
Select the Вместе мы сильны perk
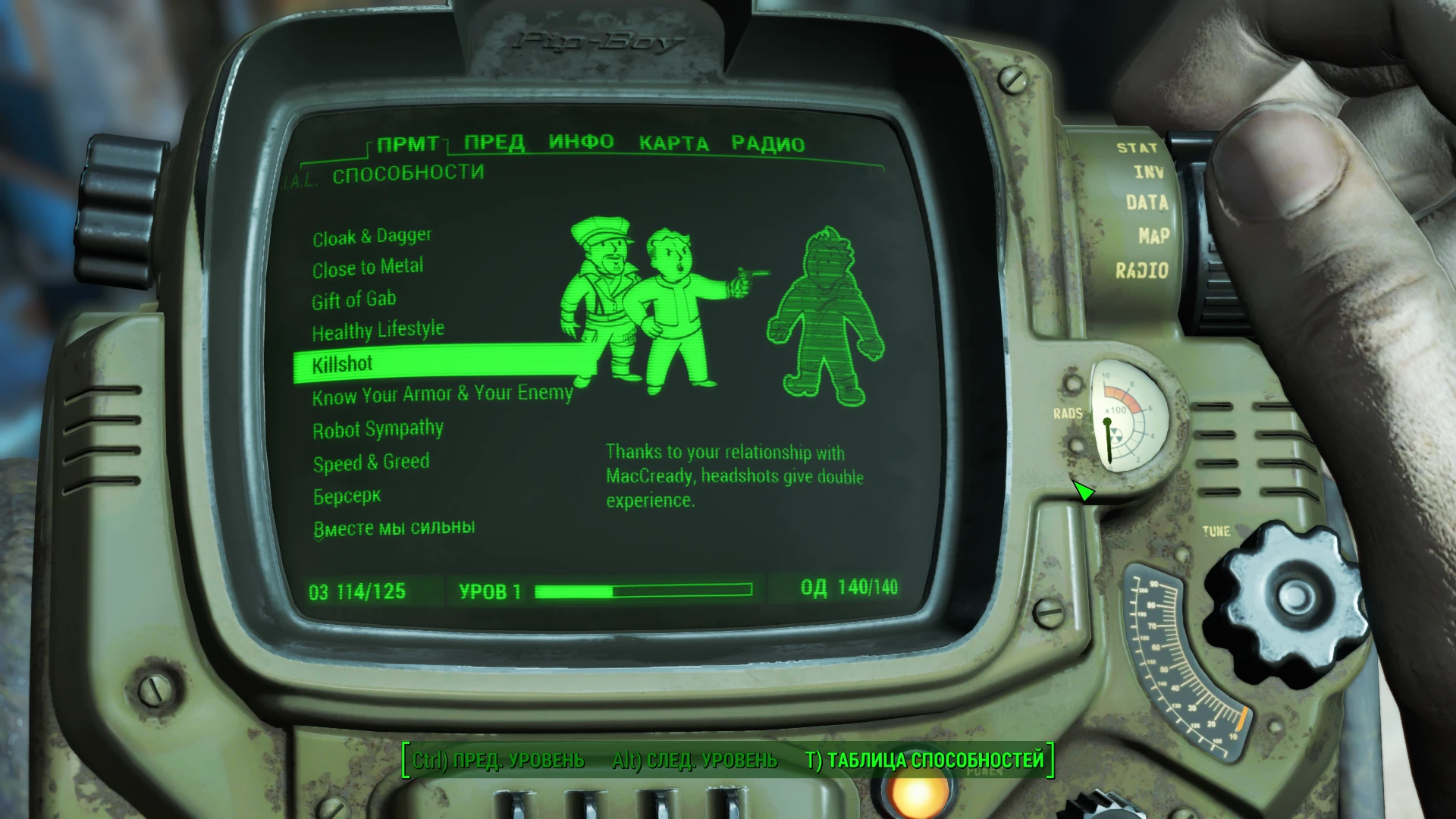(x=394, y=526)
